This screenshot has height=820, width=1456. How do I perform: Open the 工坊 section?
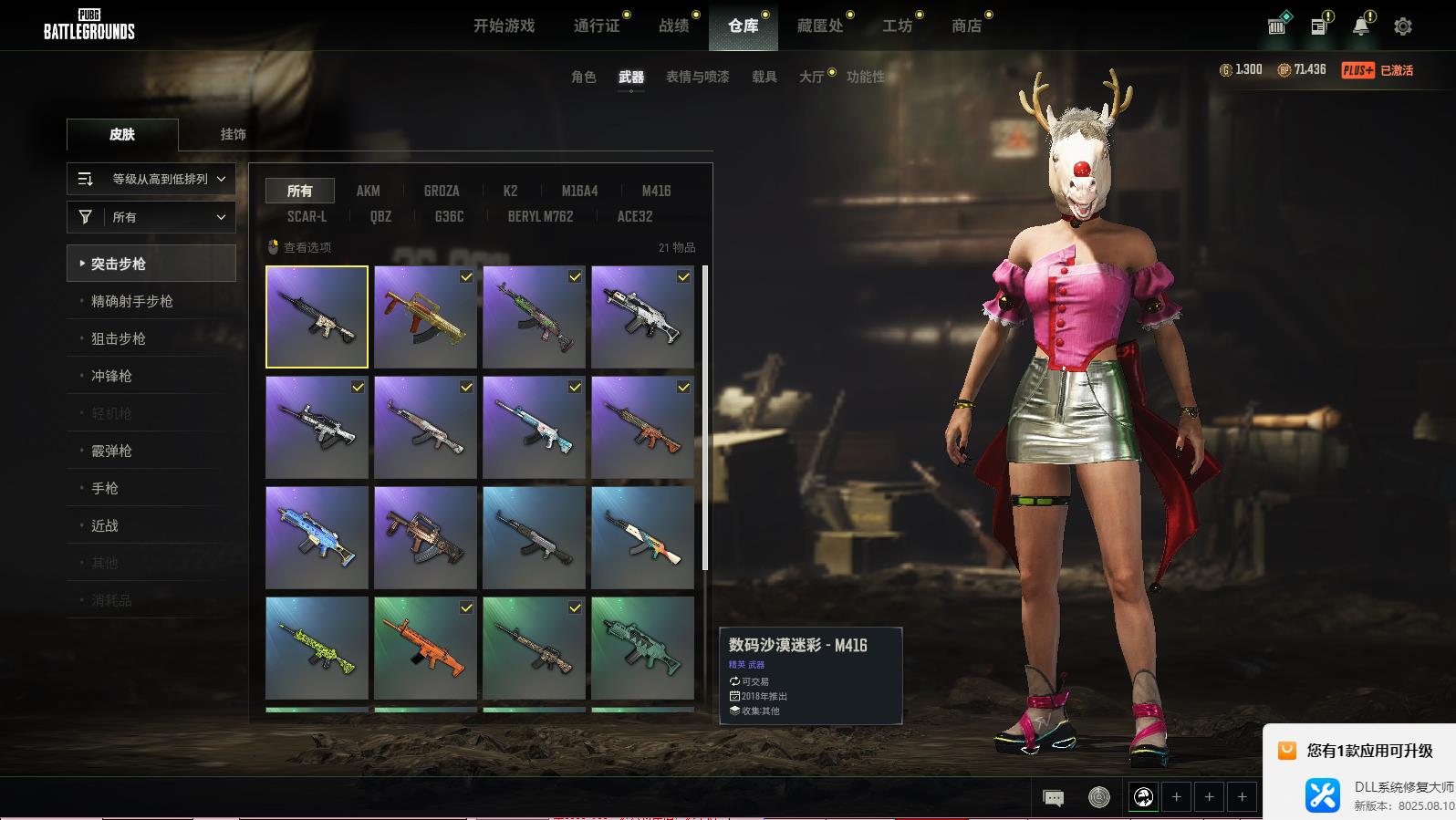point(897,26)
